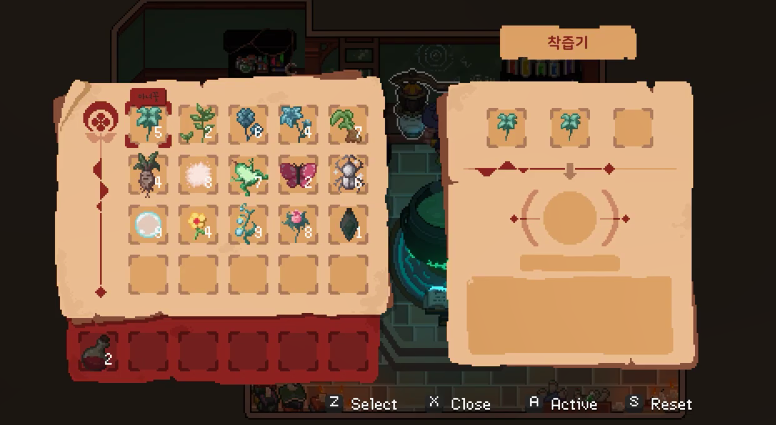Pick the red butterfly ingredient
The image size is (776, 425).
[298, 174]
